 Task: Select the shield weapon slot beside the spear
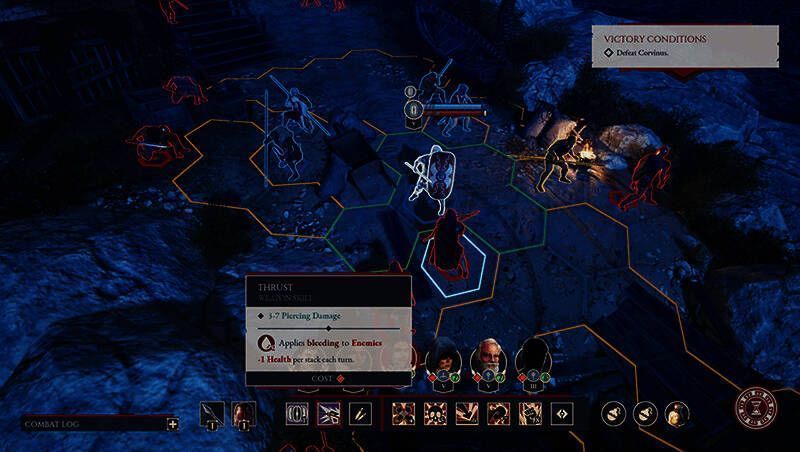pos(241,413)
